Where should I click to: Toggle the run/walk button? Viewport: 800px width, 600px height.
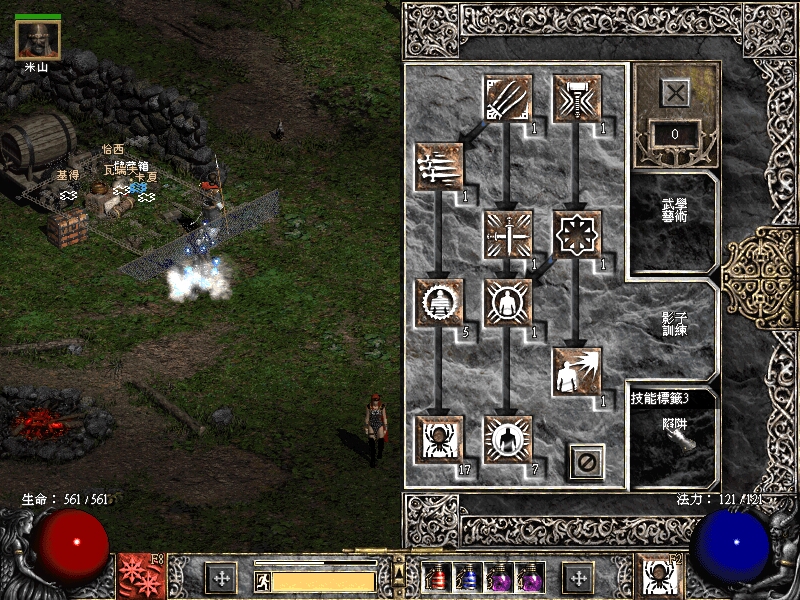(262, 580)
